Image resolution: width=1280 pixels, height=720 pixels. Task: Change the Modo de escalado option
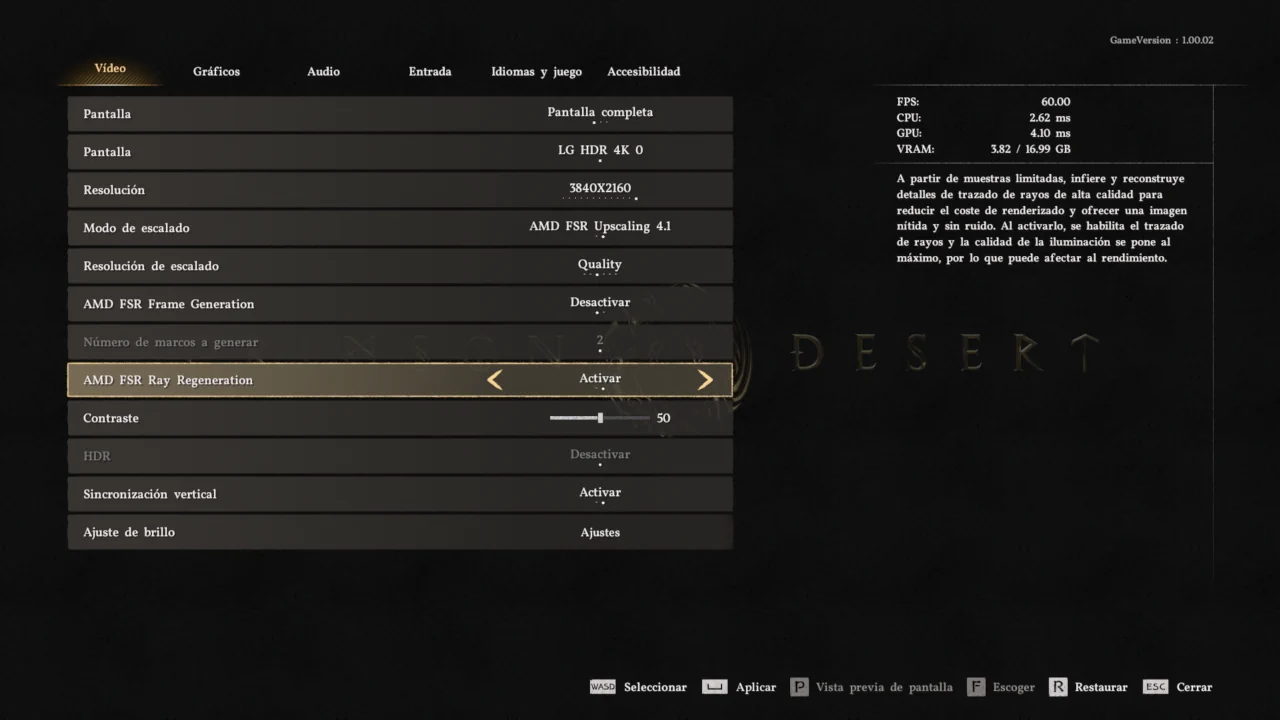click(600, 226)
